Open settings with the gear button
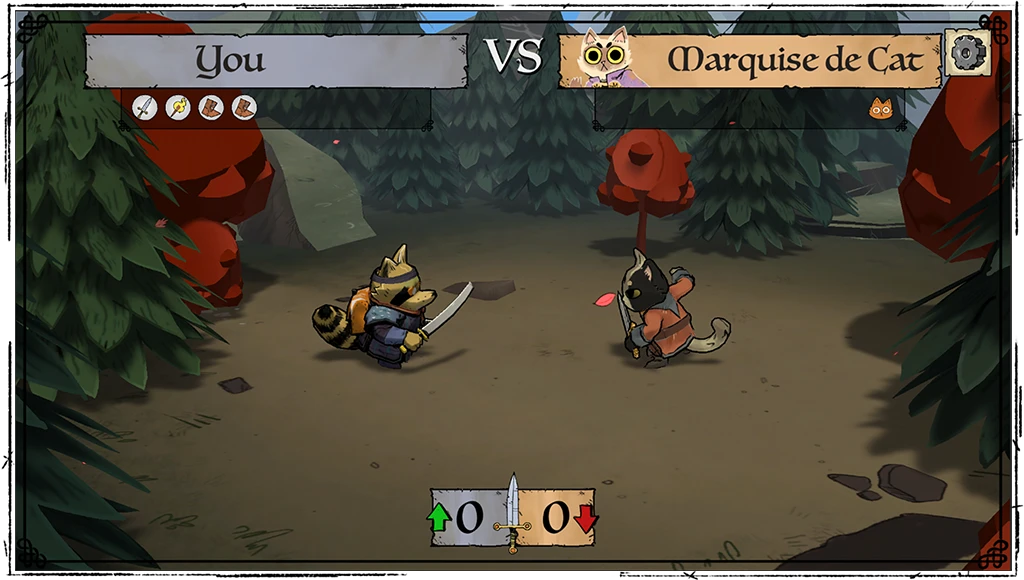Screen dimensions: 1024x580 (967, 53)
